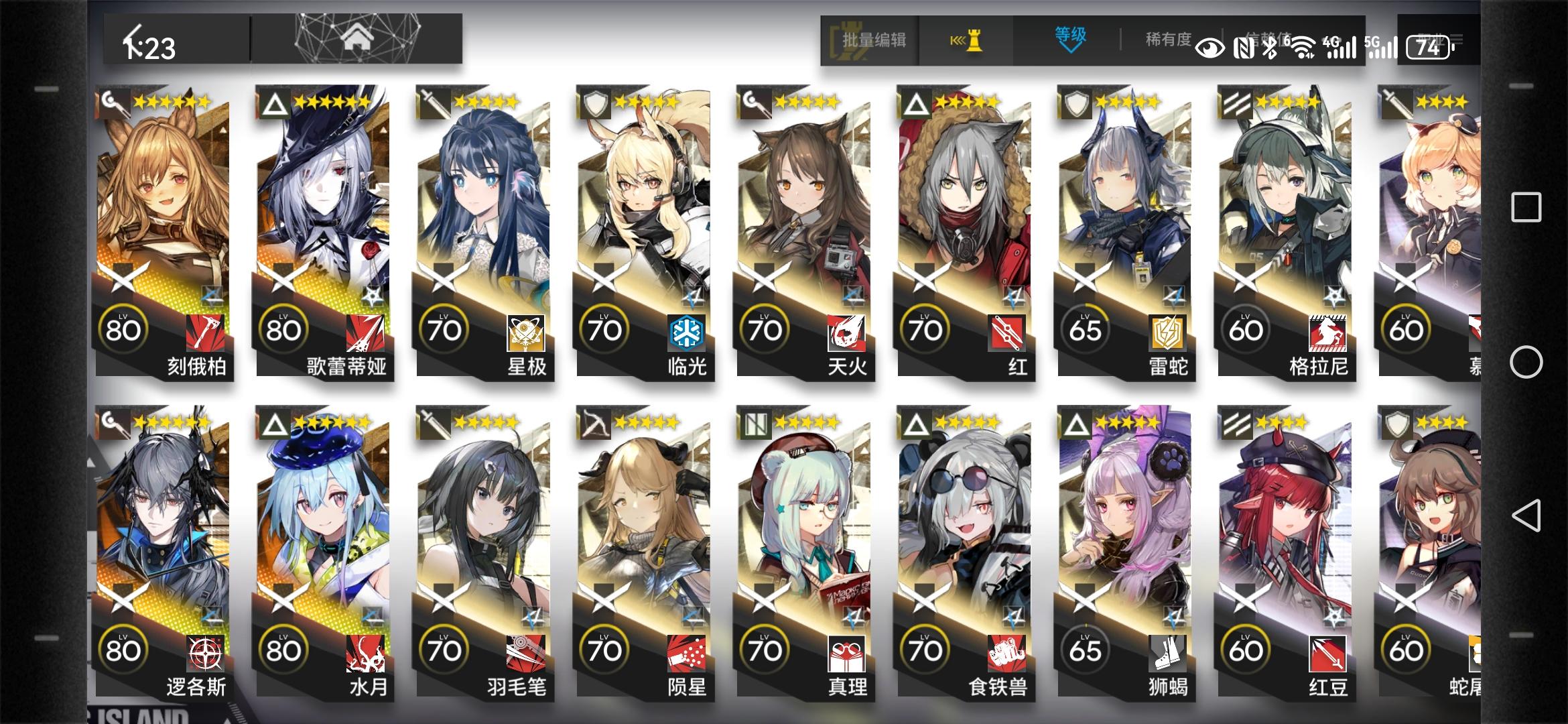Reset sorting with the rook icon

[975, 40]
